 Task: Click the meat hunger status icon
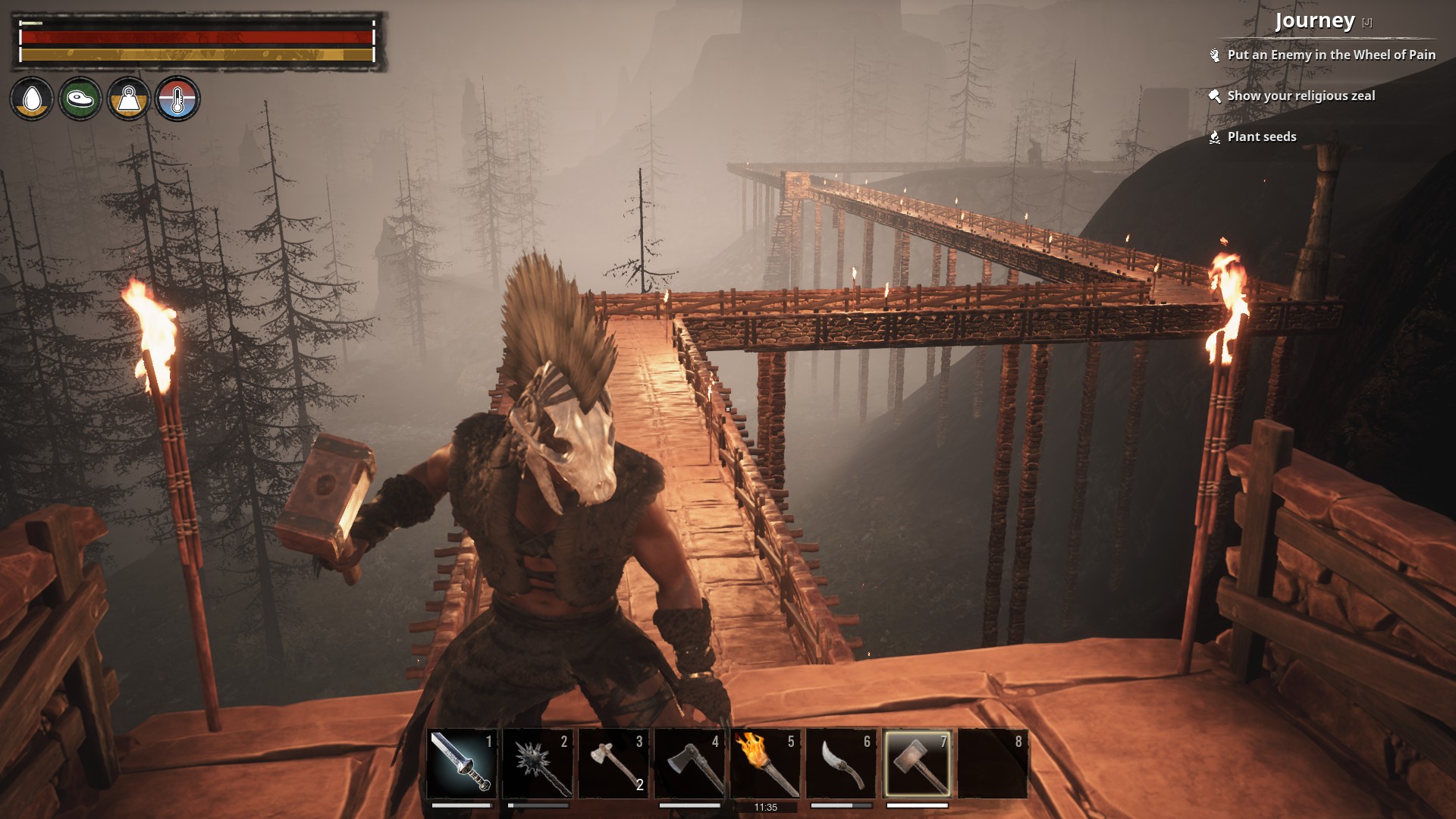(x=80, y=99)
